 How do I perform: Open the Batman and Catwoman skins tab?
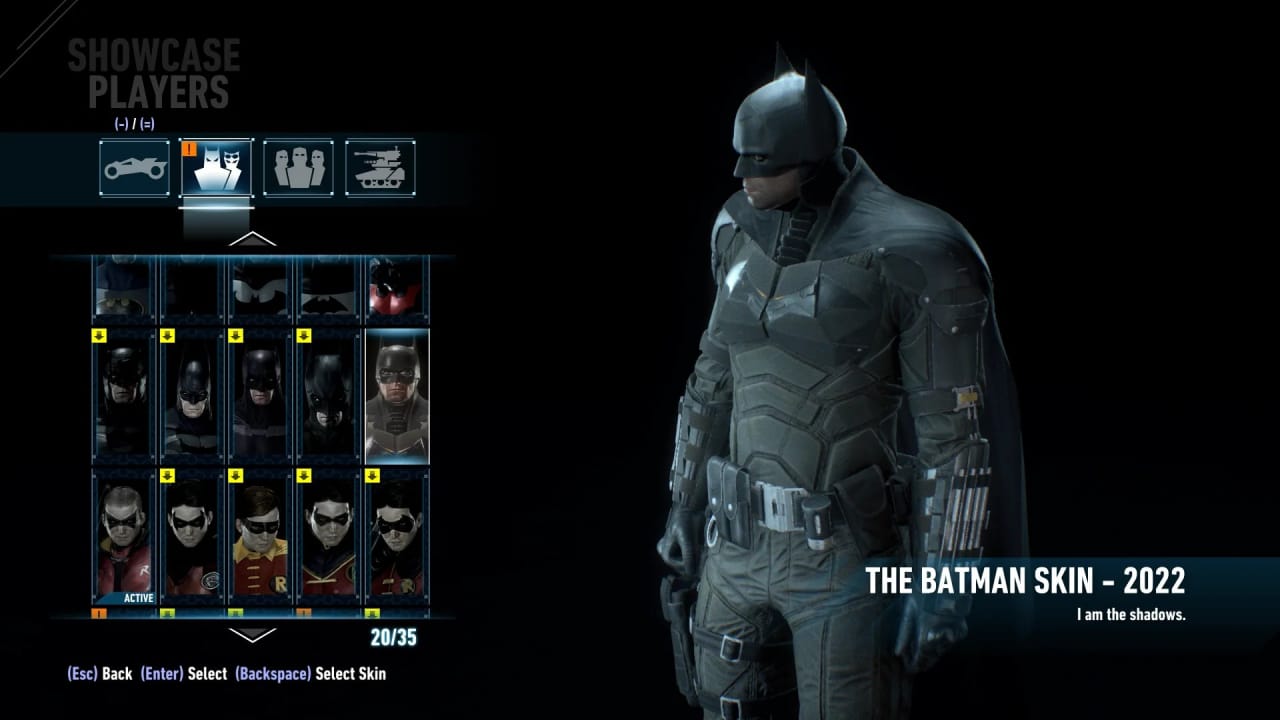[215, 168]
